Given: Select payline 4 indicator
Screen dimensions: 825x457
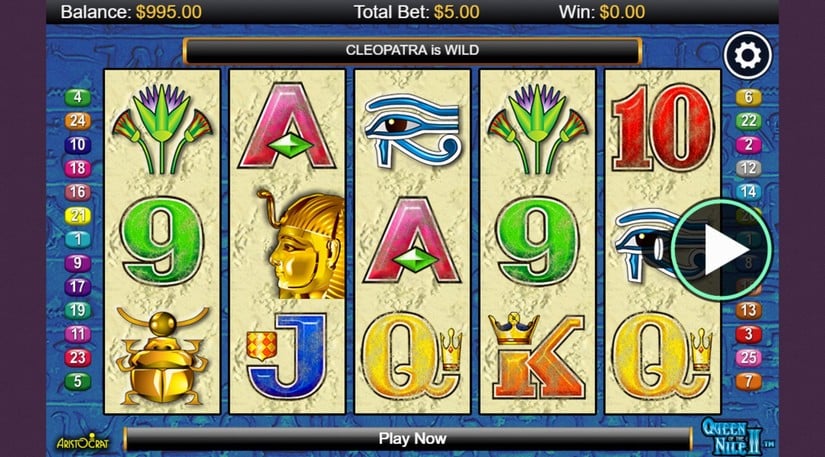Looking at the screenshot, I should [x=77, y=98].
